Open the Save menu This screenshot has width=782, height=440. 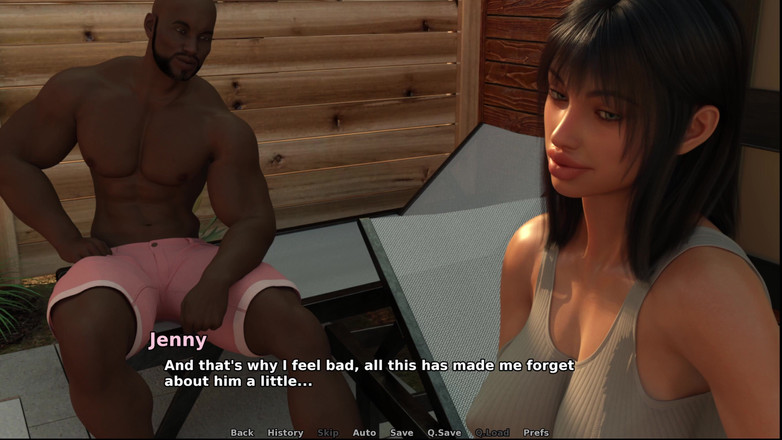point(401,433)
